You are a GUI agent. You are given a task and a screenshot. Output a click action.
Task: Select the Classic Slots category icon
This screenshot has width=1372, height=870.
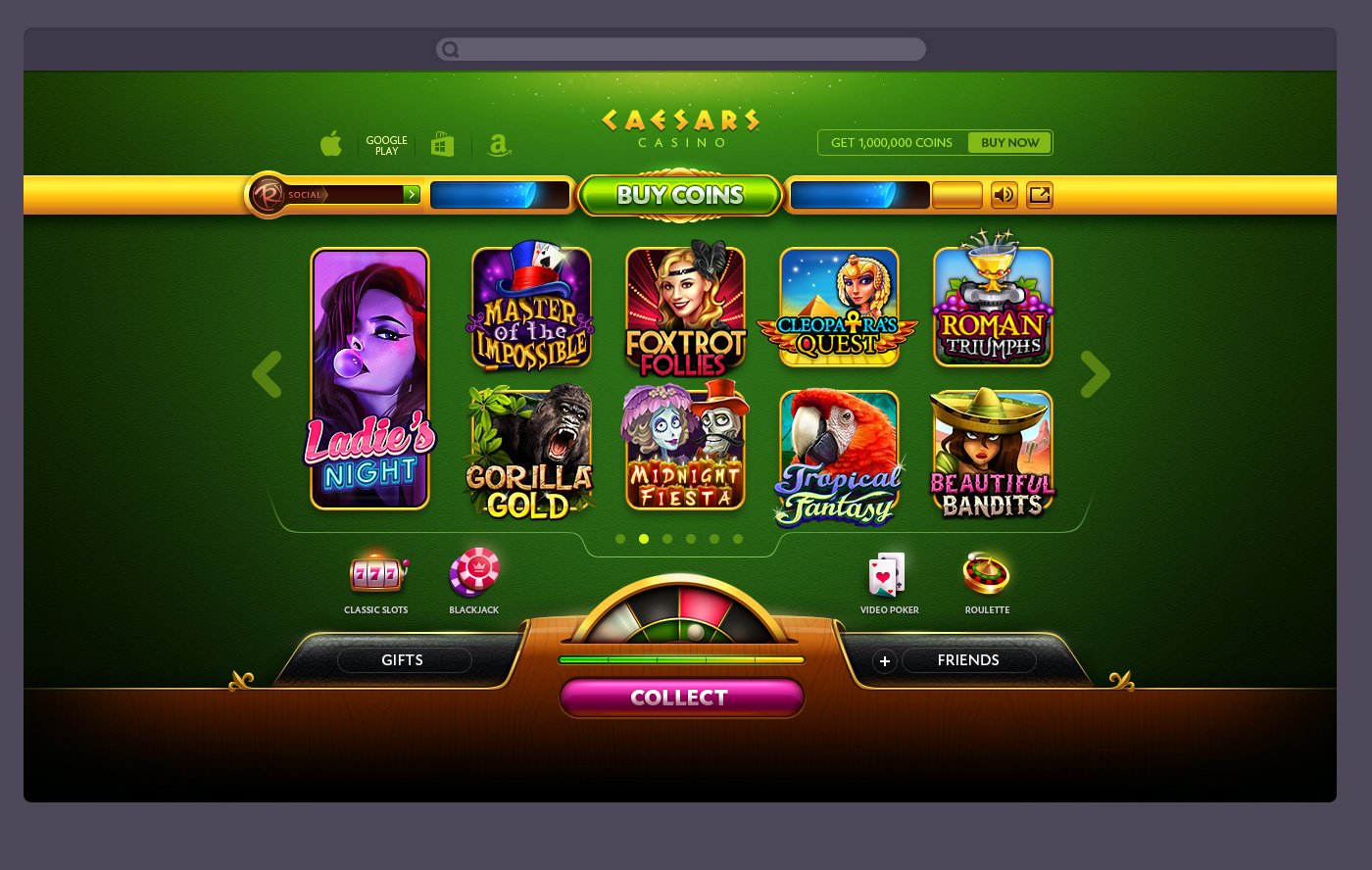(x=375, y=571)
